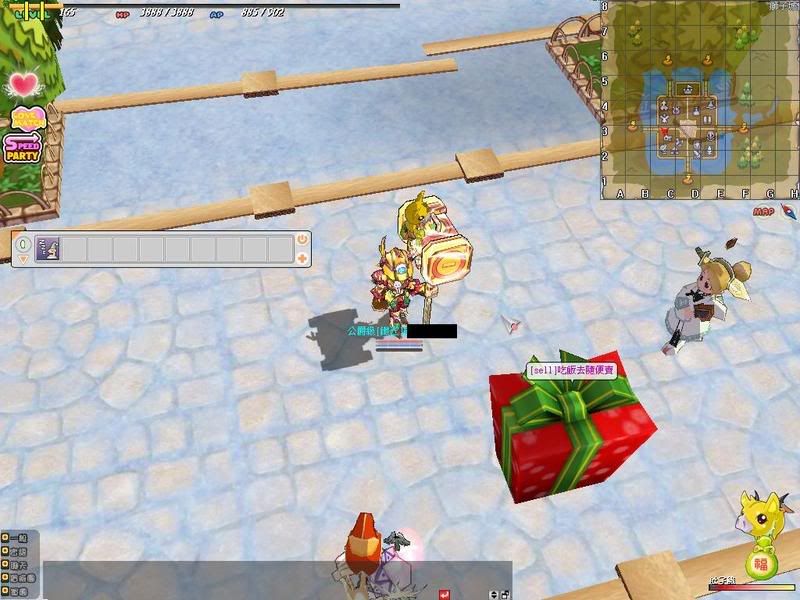Click the hotbar's orange down arrow

coord(22,259)
